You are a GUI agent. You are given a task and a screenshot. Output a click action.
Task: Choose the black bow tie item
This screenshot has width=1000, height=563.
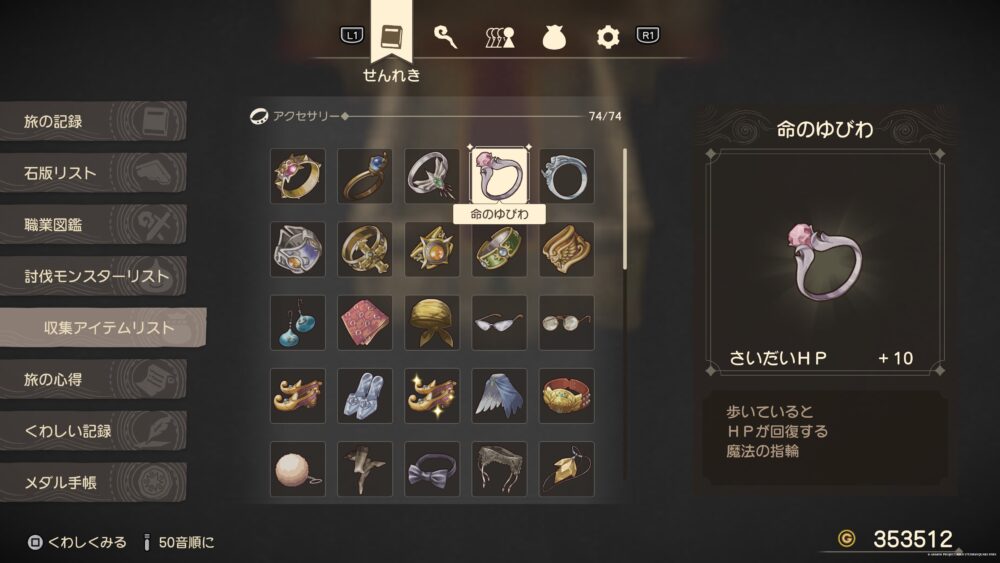(x=432, y=469)
